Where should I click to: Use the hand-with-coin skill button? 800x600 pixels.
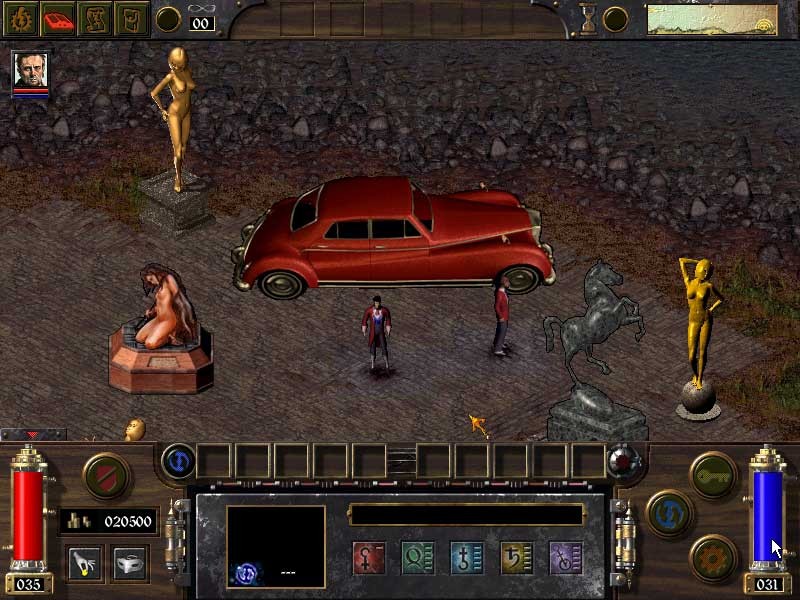pyautogui.click(x=83, y=562)
